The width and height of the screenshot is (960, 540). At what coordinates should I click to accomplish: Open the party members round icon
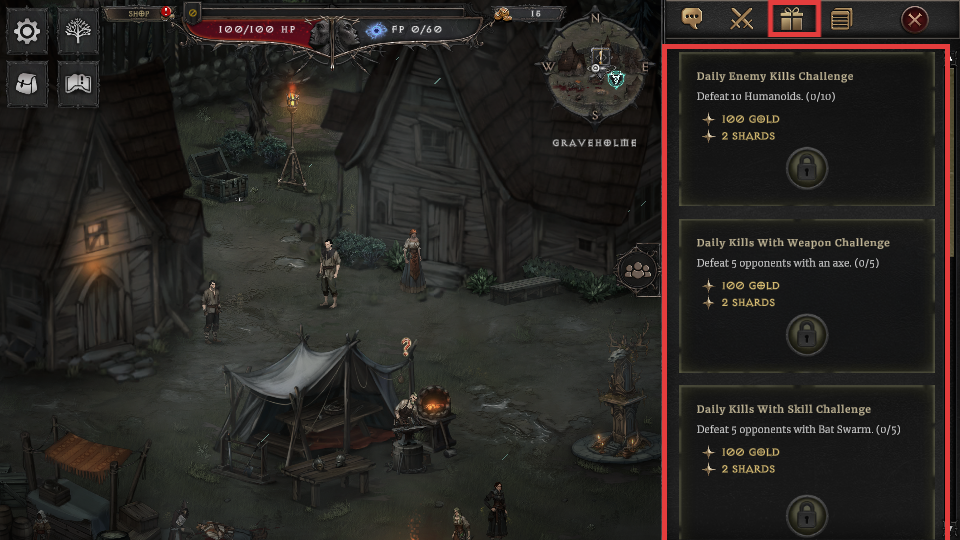pyautogui.click(x=636, y=269)
